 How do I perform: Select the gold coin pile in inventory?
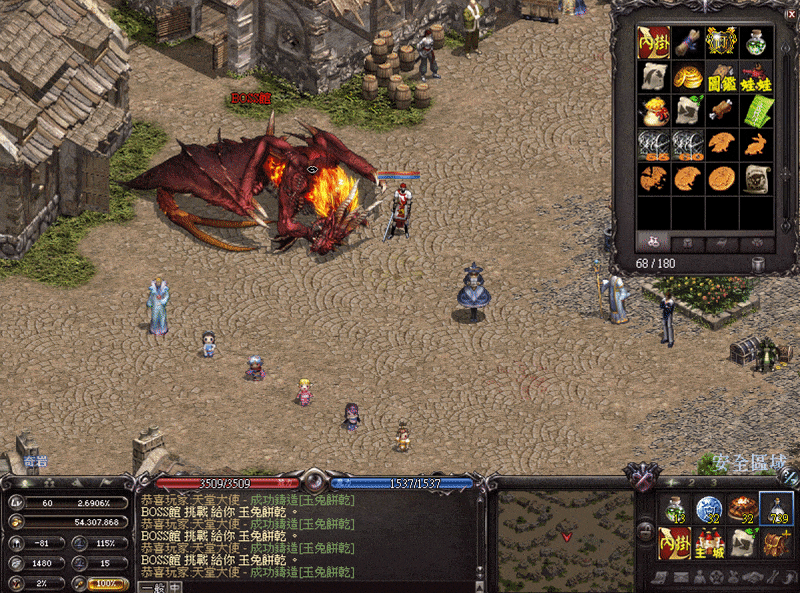pos(687,77)
